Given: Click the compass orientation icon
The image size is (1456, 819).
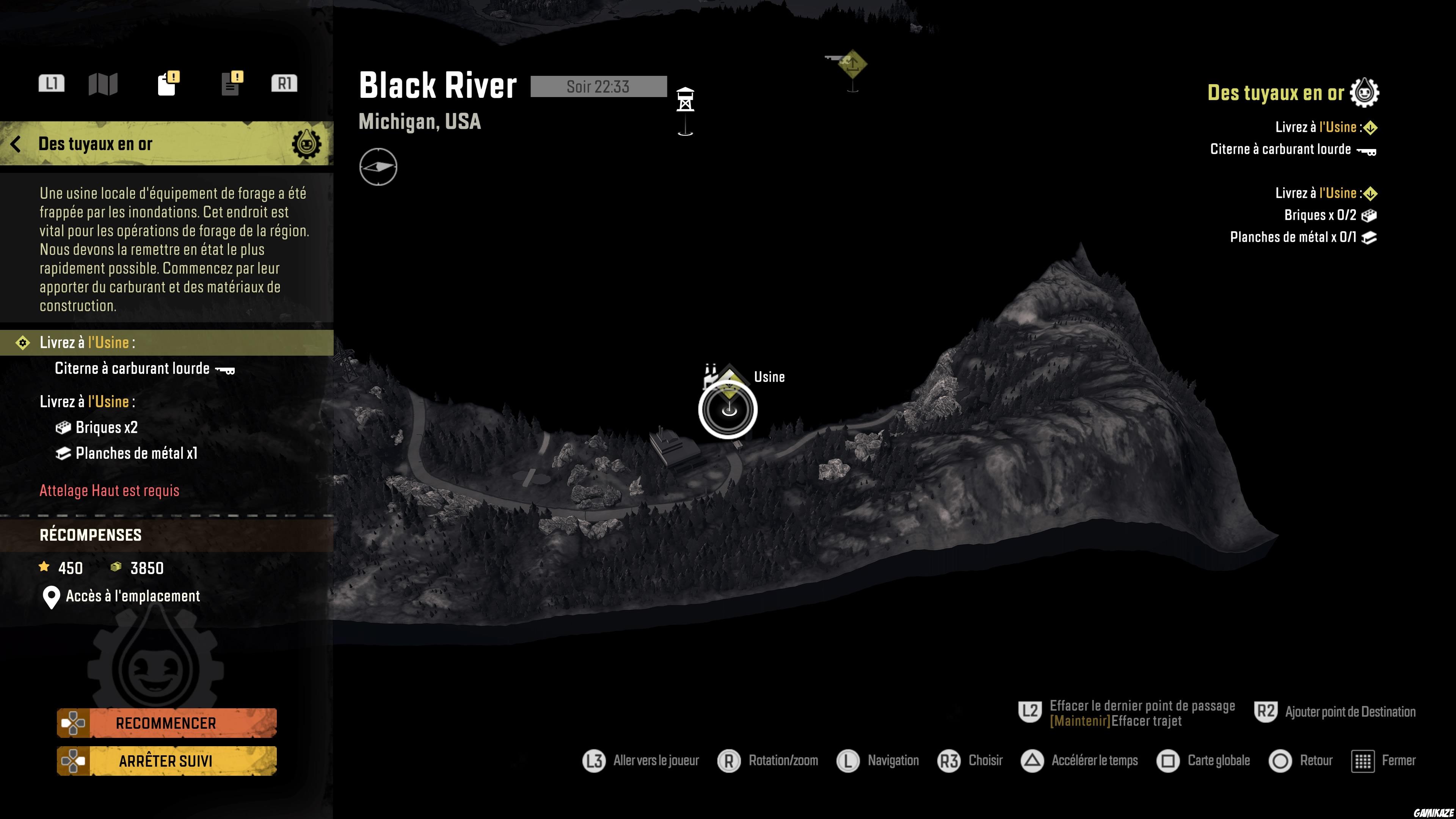Looking at the screenshot, I should click(x=378, y=167).
